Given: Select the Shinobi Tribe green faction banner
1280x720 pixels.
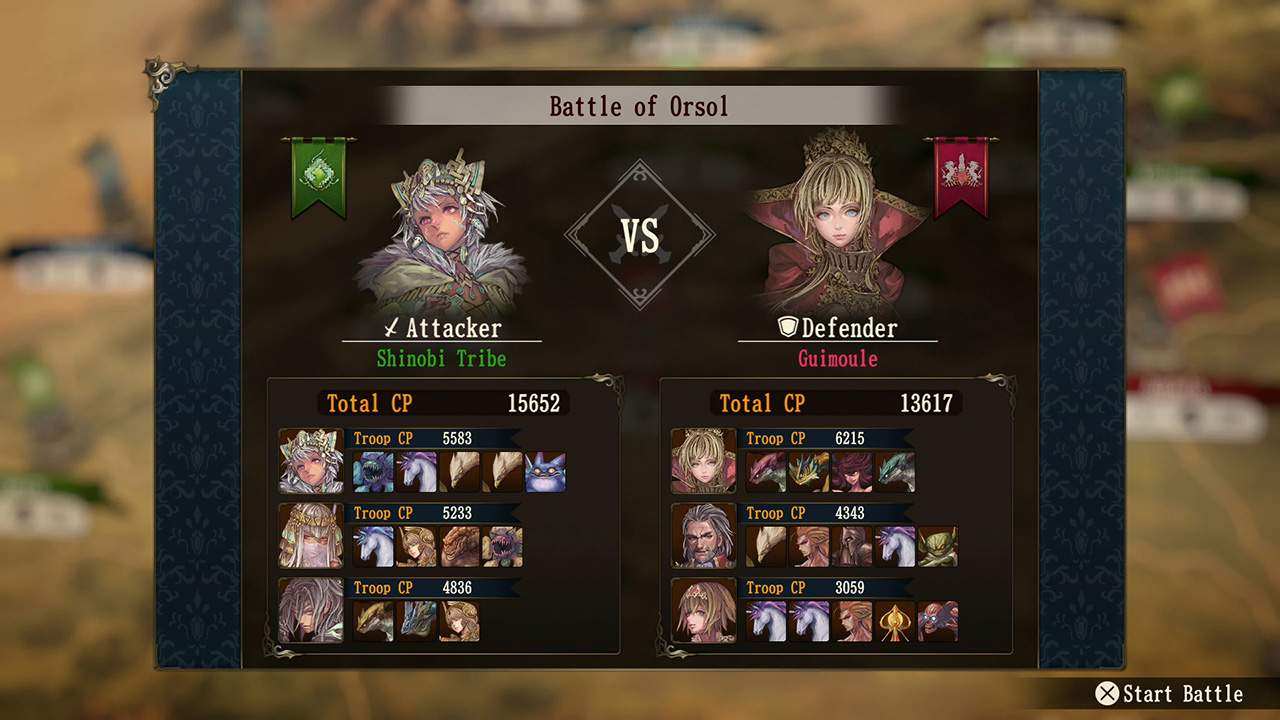Looking at the screenshot, I should (319, 178).
